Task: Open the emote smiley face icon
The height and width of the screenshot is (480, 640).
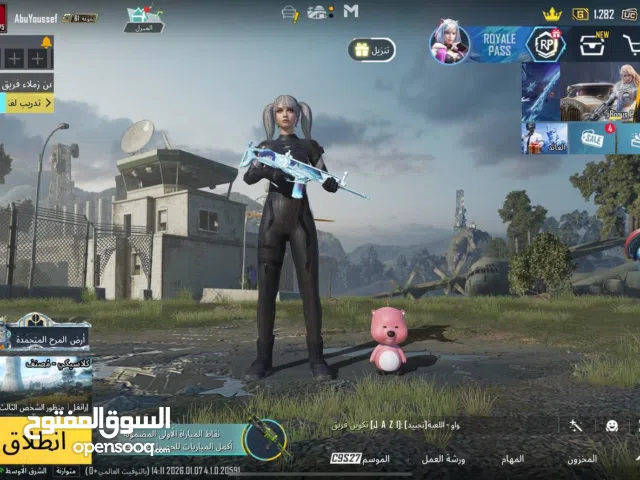Action: 611,425
